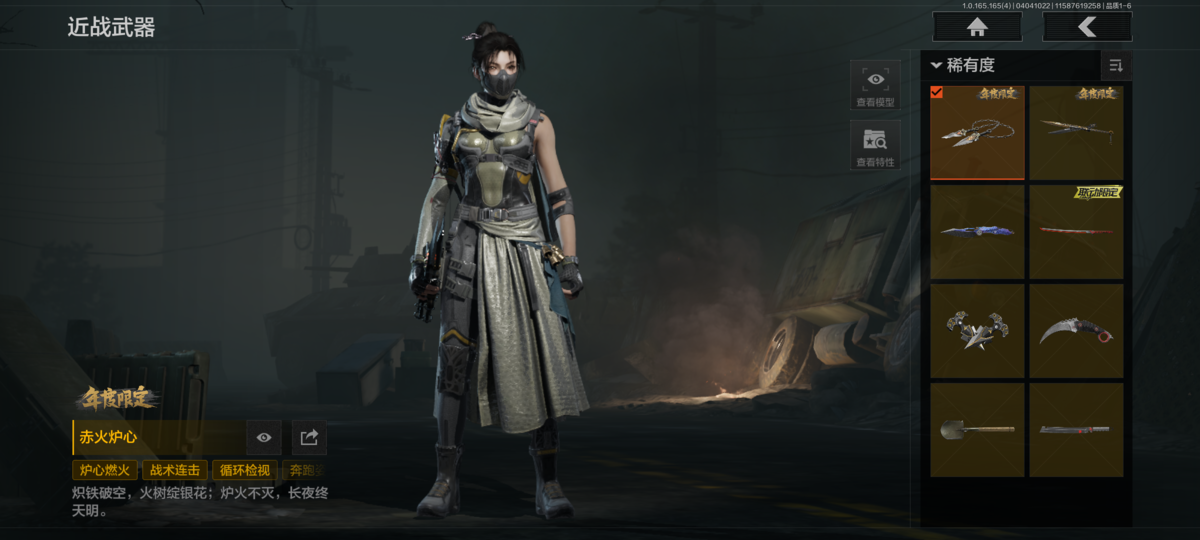Uncheck the orange equipped checkbox
1200x540 pixels.
point(937,92)
